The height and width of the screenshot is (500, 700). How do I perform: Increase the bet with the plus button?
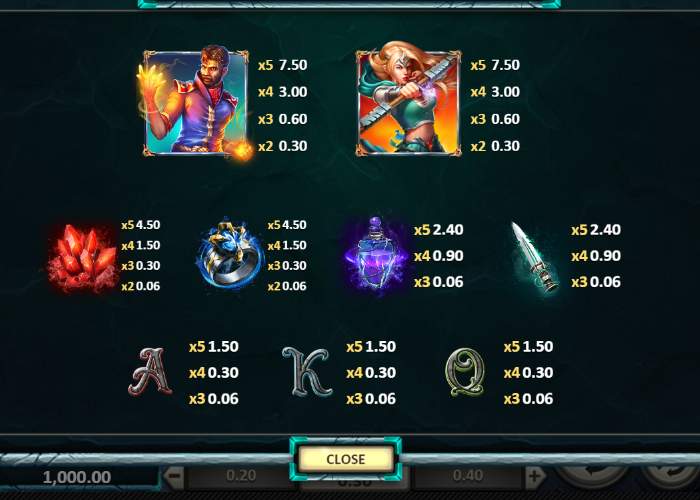pos(535,476)
